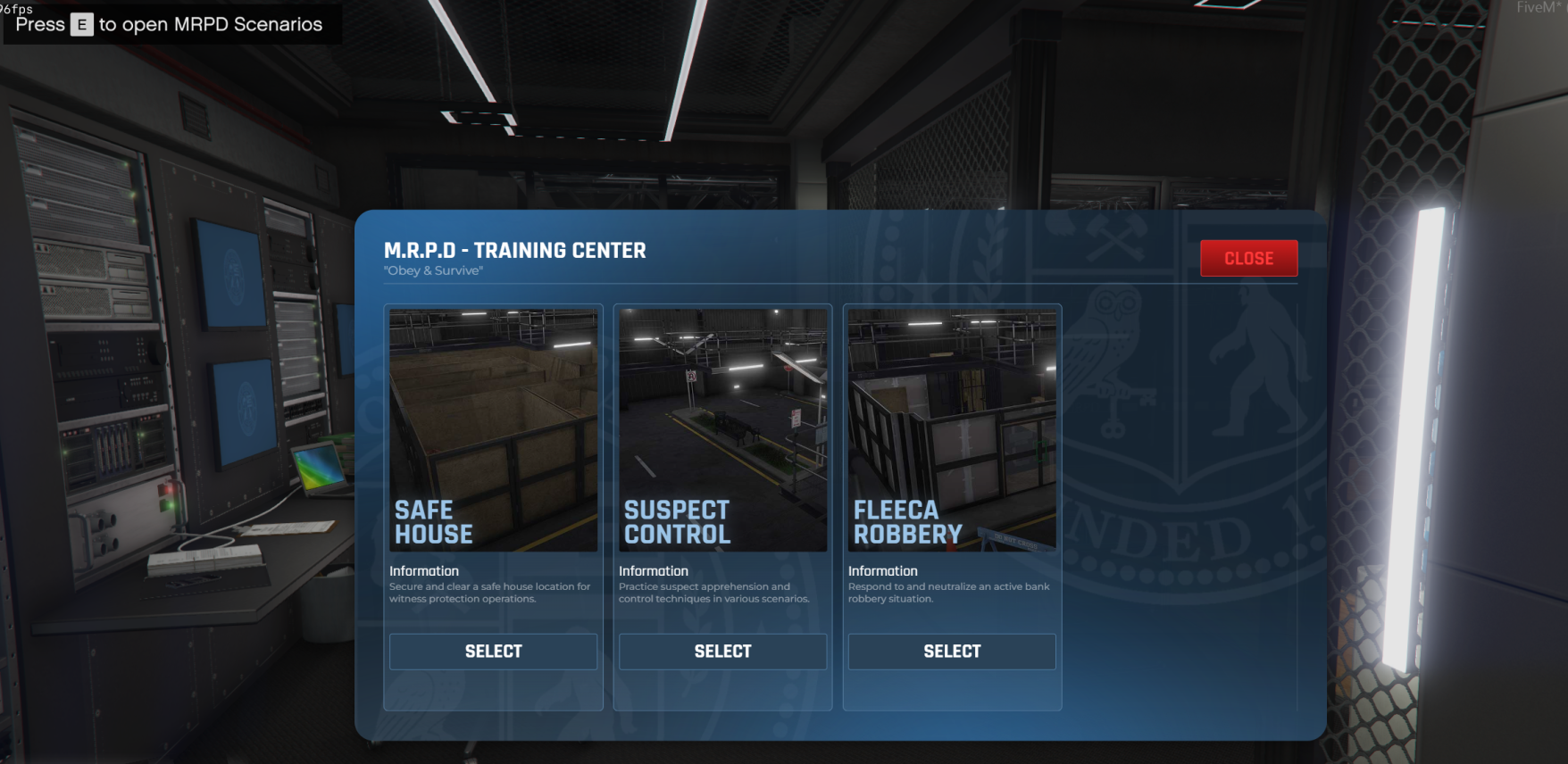Select the Safe House scenario
The width and height of the screenshot is (1568, 764).
(x=493, y=652)
